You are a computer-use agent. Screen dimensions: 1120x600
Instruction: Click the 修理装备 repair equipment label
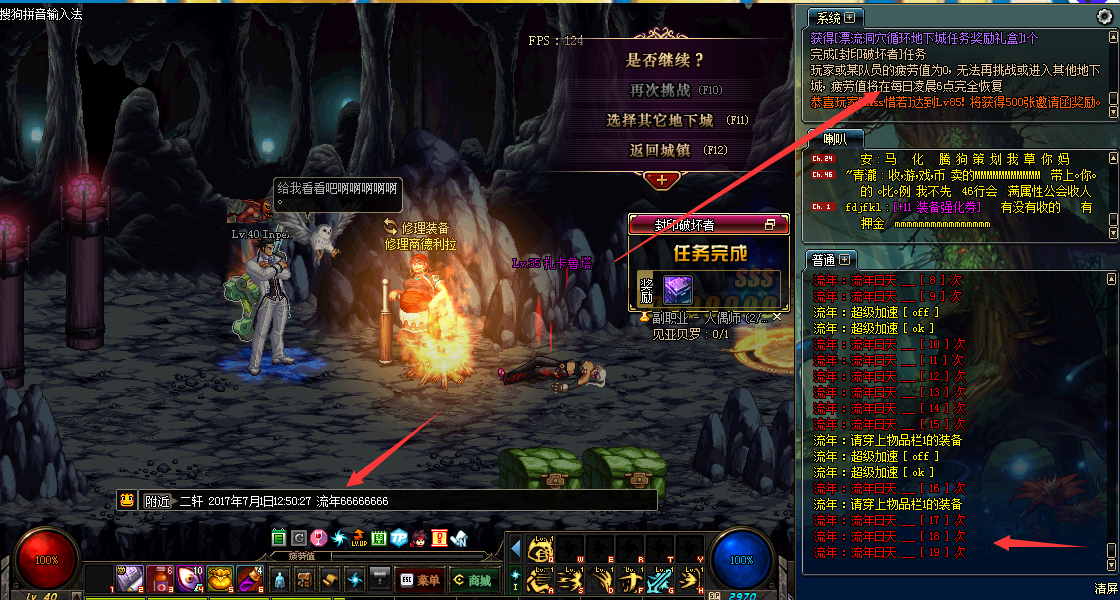(425, 229)
